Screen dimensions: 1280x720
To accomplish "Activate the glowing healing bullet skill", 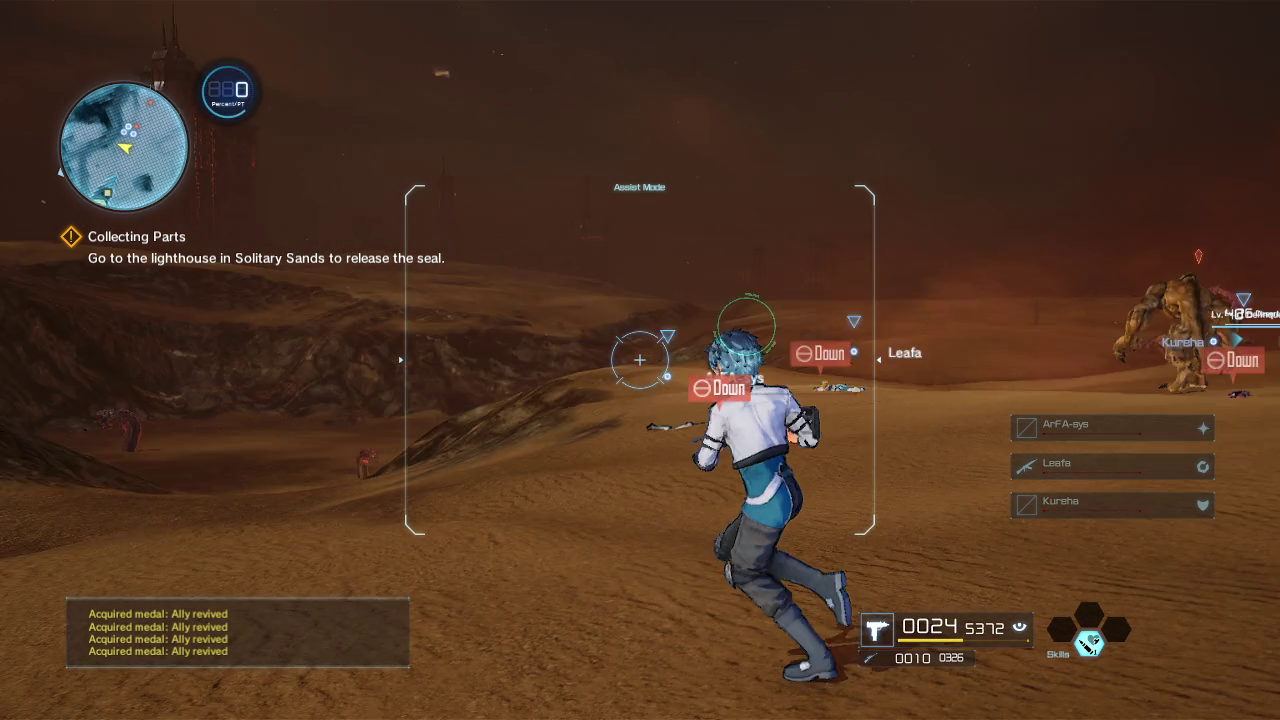I will 1088,643.
